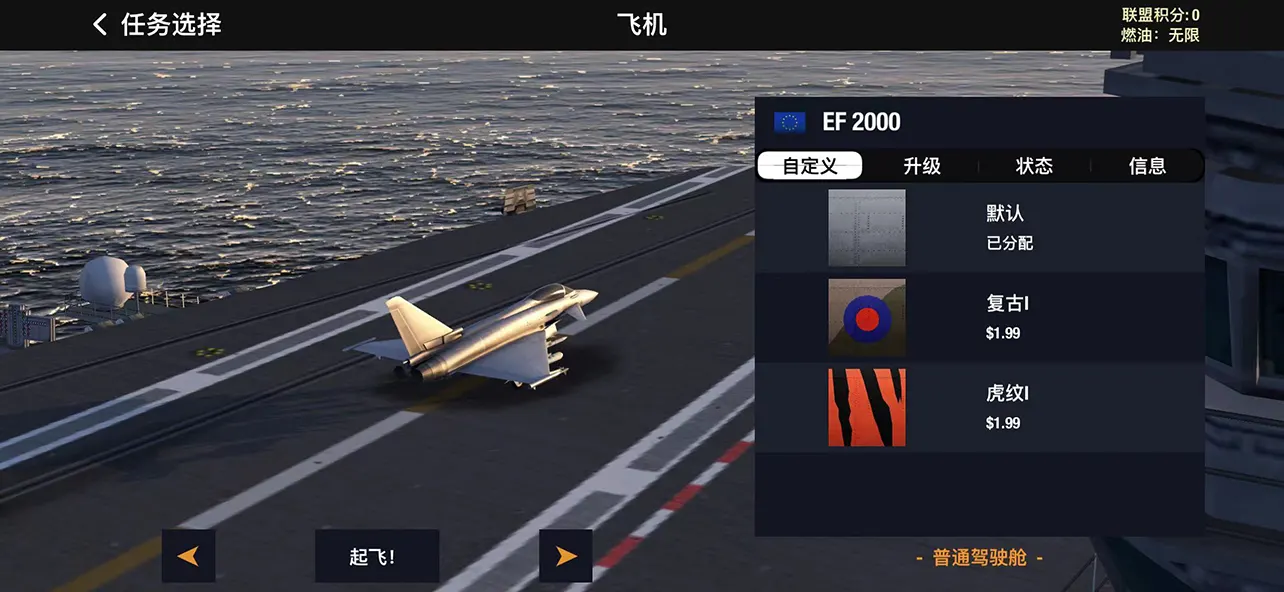Image resolution: width=1284 pixels, height=592 pixels.
Task: Go back to 任务选择 mission select
Action: click(156, 25)
